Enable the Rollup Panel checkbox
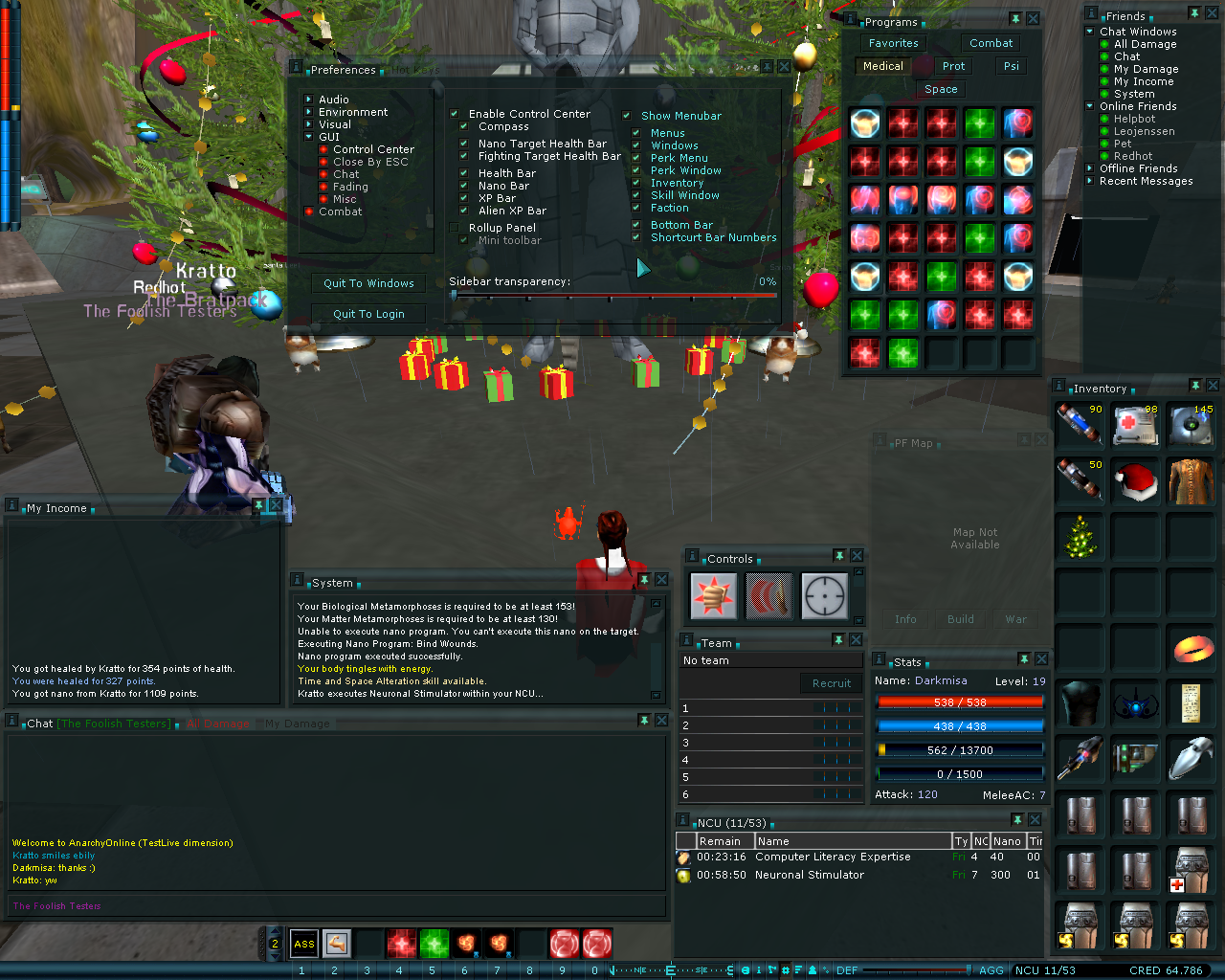1225x980 pixels. 455,228
